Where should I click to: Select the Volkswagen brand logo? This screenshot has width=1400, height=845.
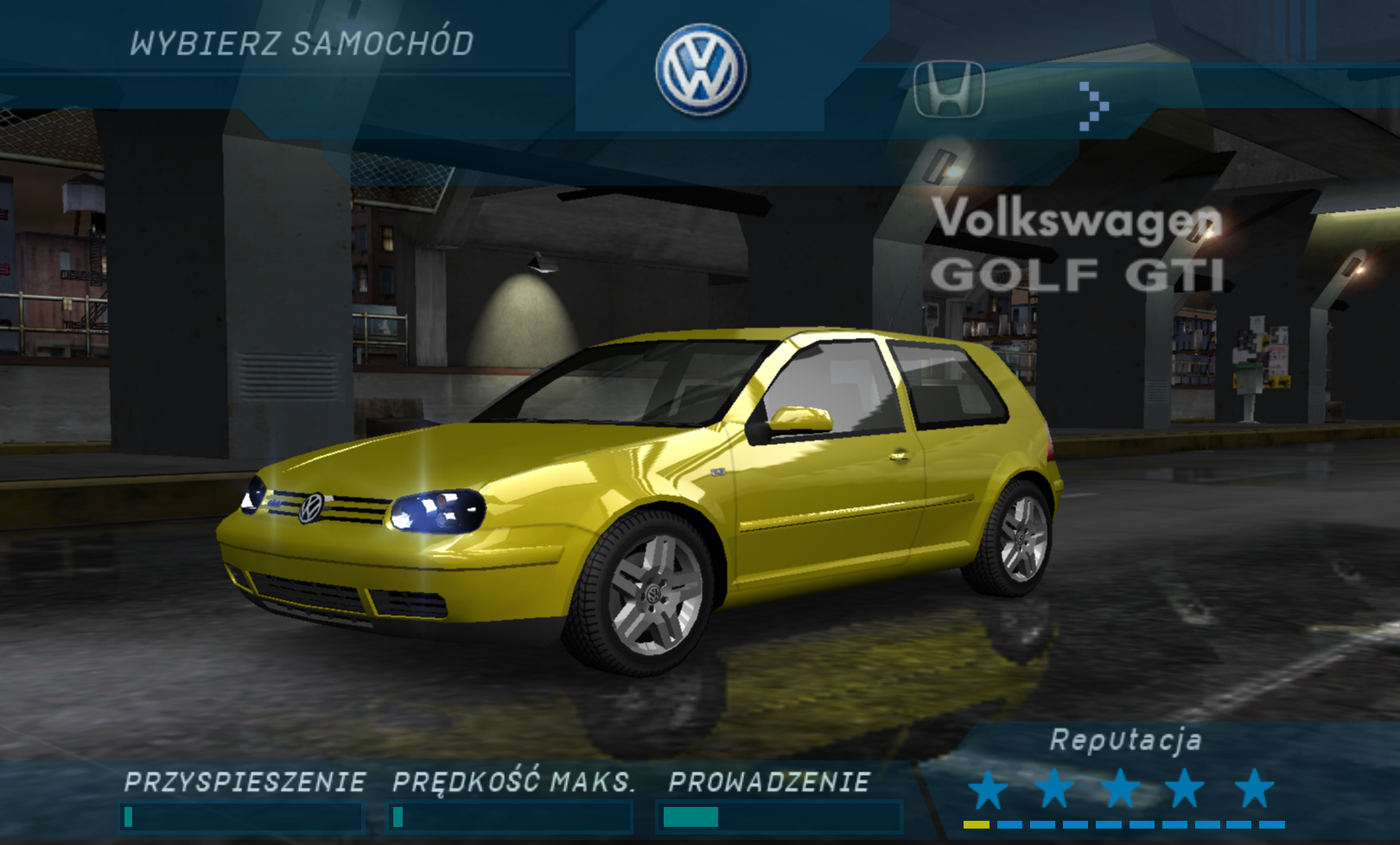click(701, 70)
